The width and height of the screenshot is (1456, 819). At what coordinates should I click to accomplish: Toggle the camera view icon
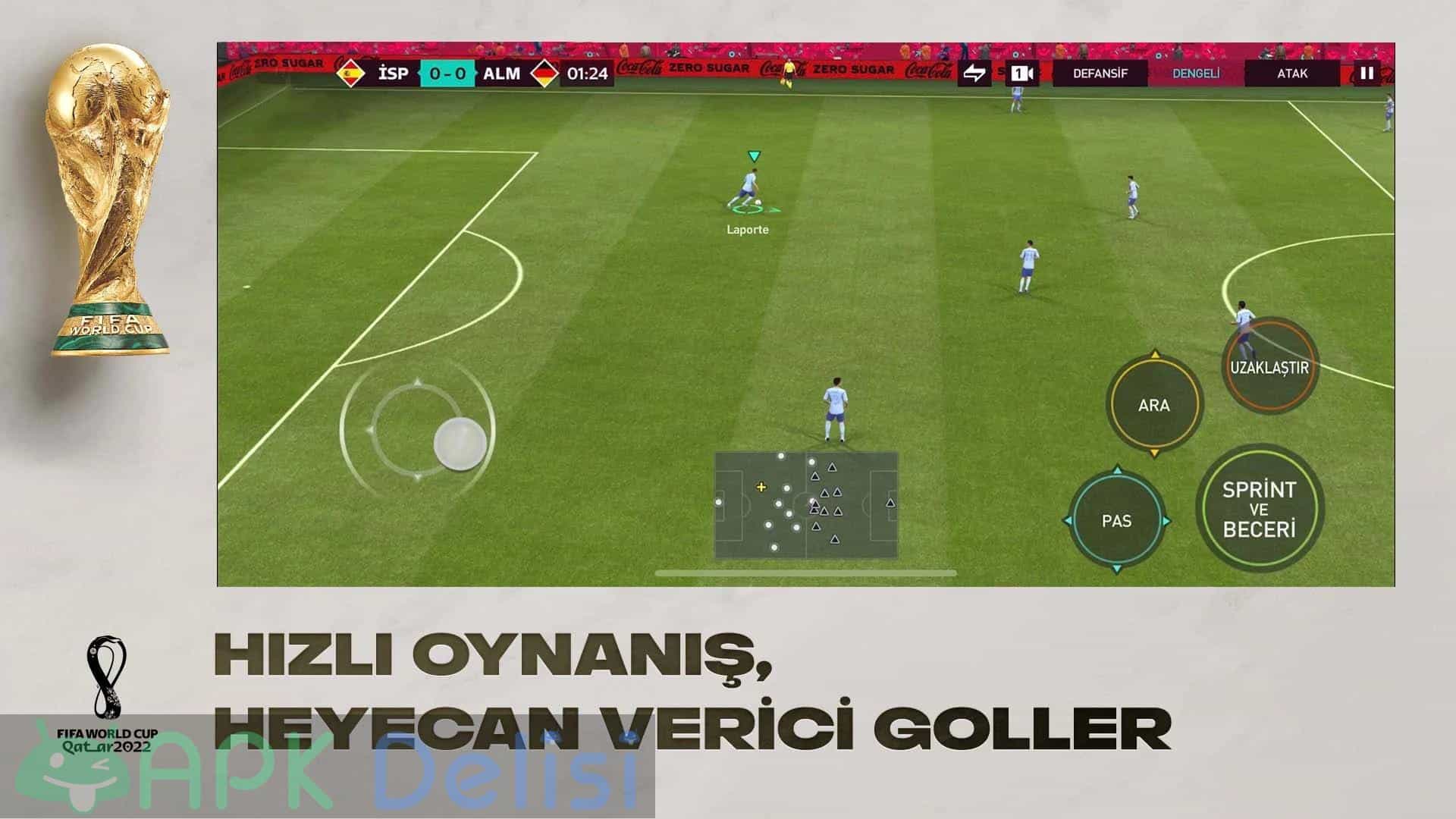pos(1022,74)
